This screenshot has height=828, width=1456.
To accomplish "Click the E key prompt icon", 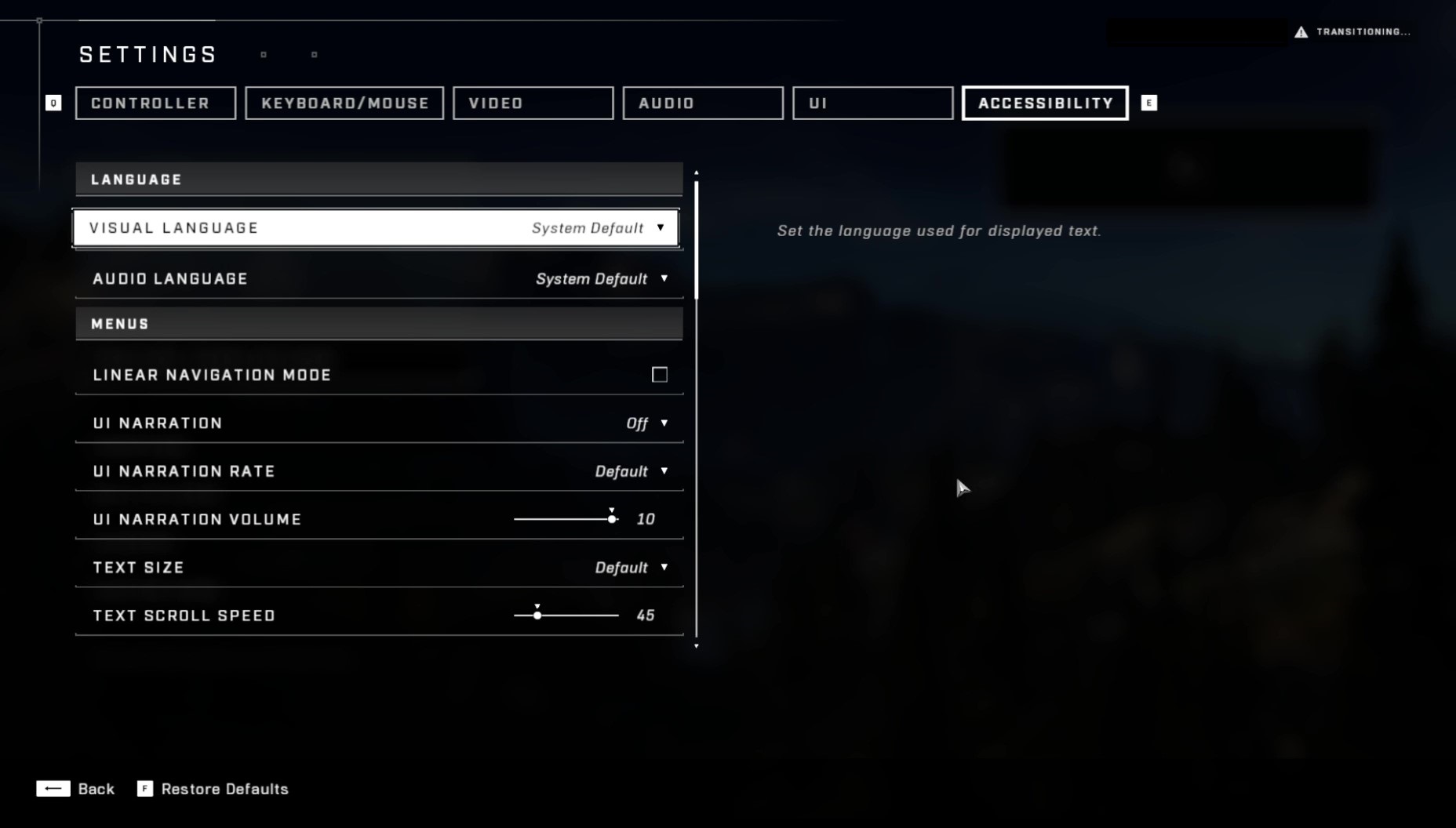I will (x=1148, y=103).
